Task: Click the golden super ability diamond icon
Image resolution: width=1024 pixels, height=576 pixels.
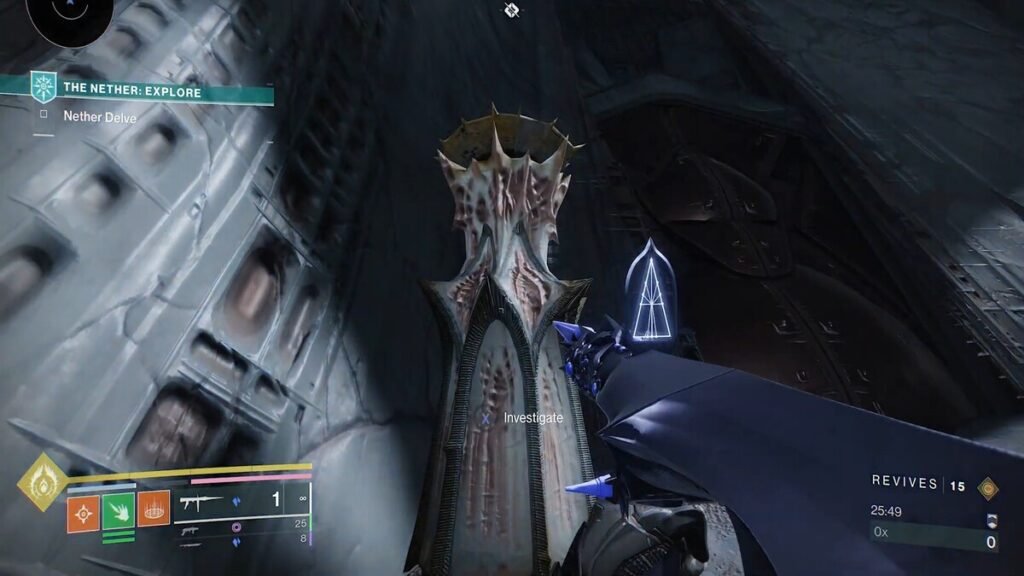Action: [x=43, y=481]
